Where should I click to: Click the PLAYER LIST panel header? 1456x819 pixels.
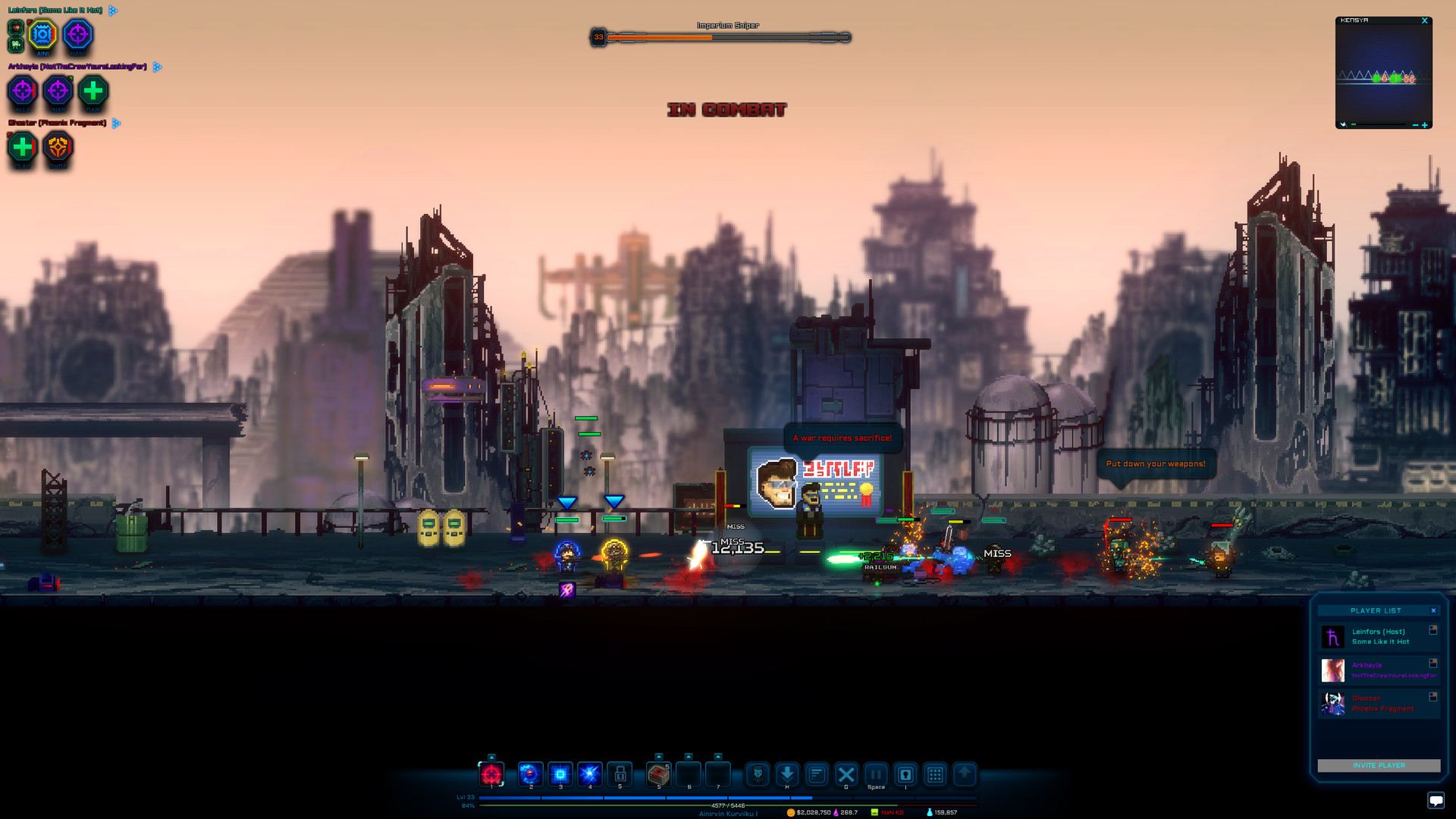click(x=1377, y=610)
